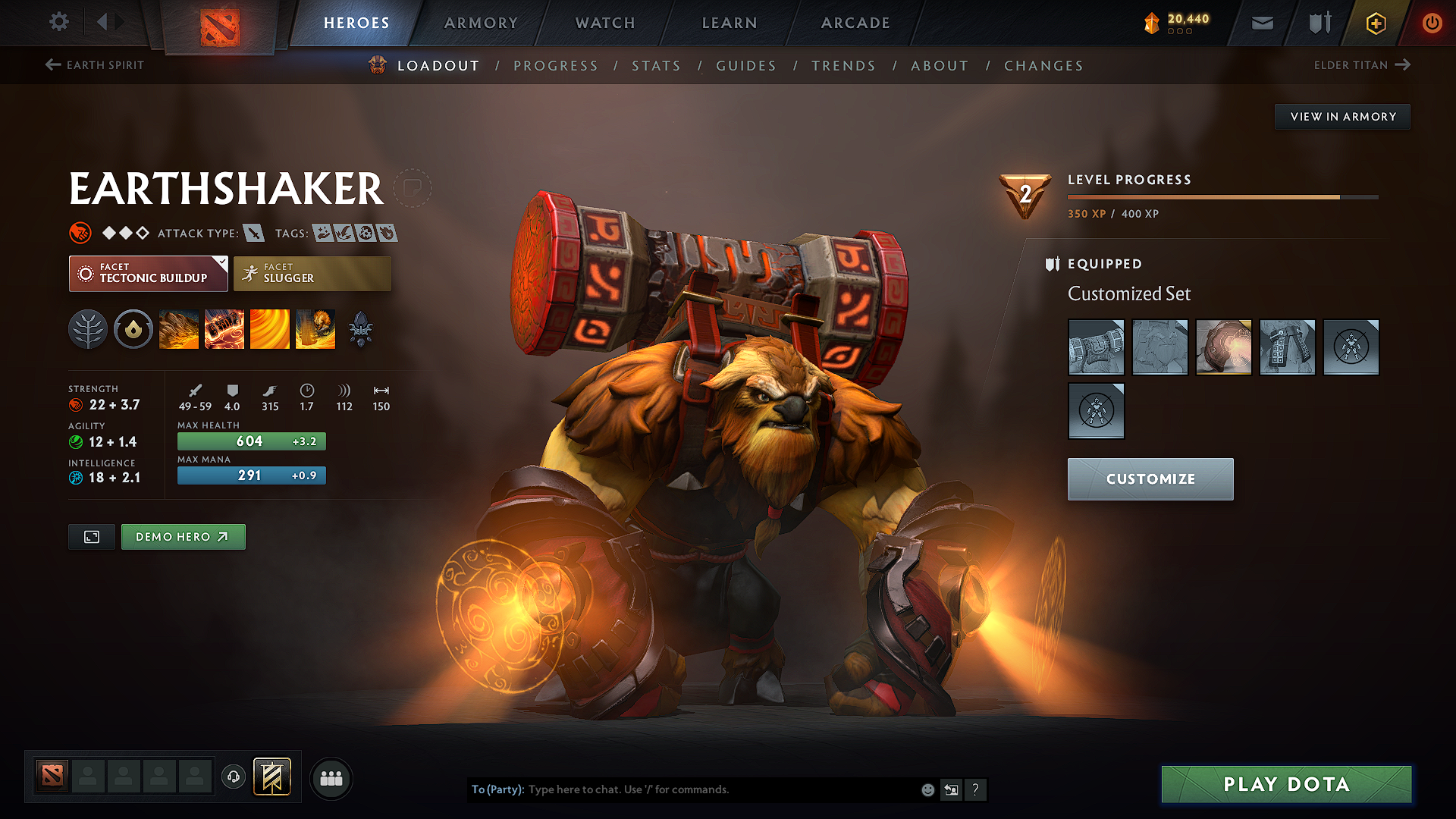Click the DEMO HERO button
Image resolution: width=1456 pixels, height=819 pixels.
(x=183, y=536)
